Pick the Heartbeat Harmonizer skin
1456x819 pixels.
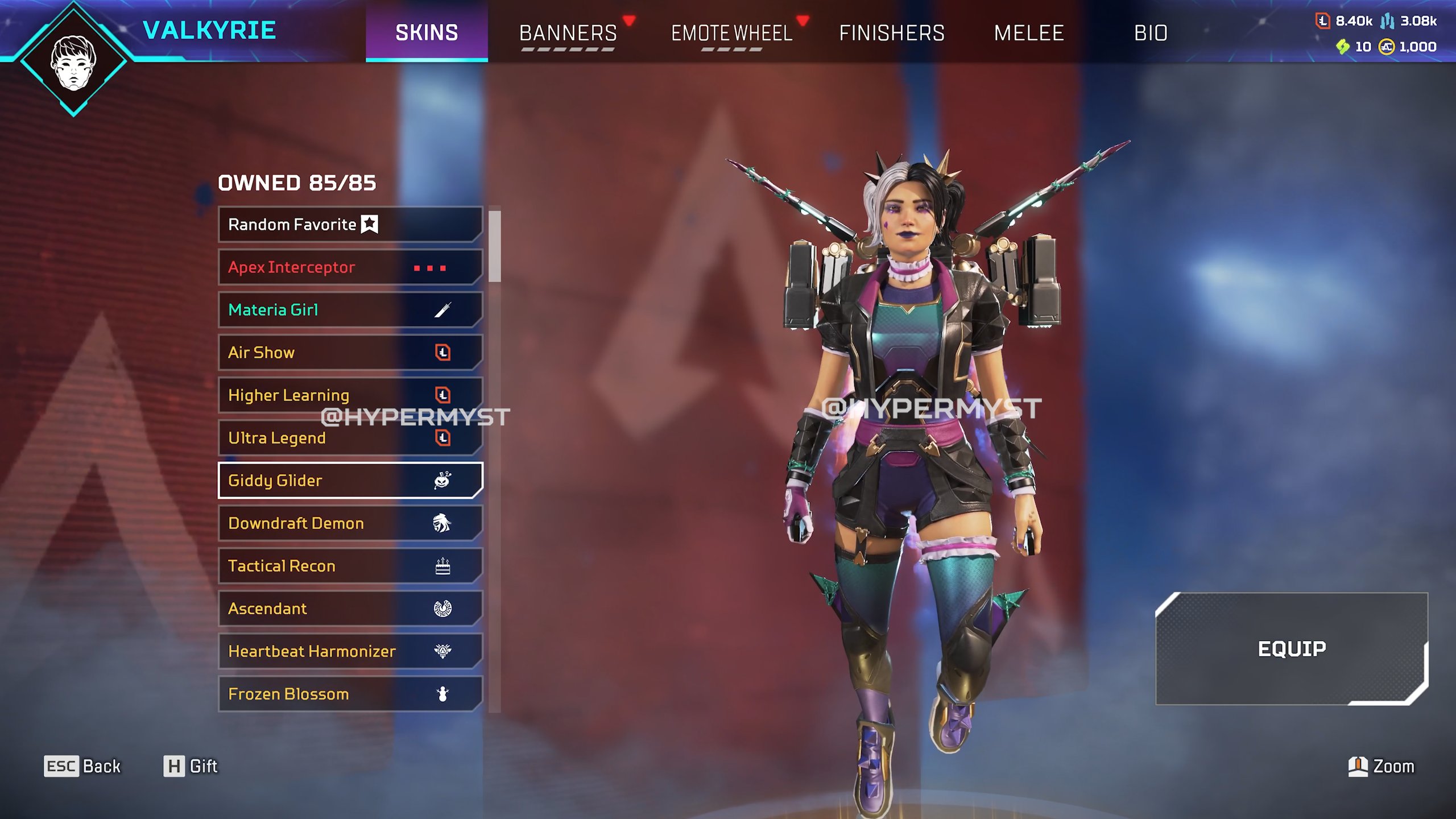[x=350, y=651]
